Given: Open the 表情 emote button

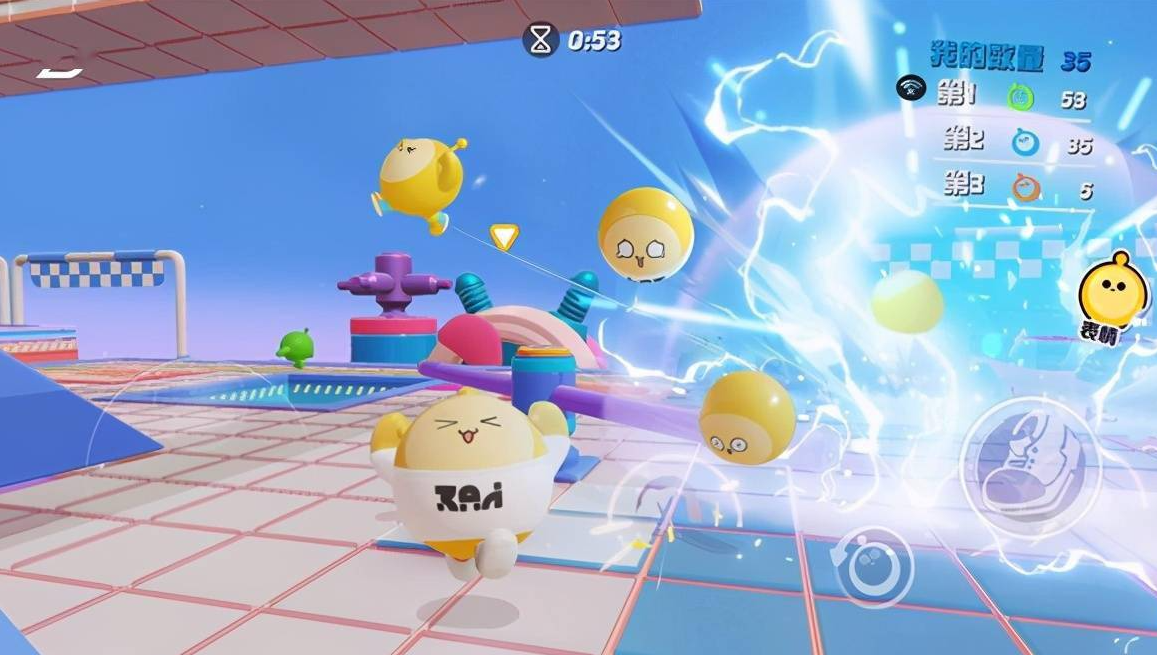Looking at the screenshot, I should coord(1111,297).
